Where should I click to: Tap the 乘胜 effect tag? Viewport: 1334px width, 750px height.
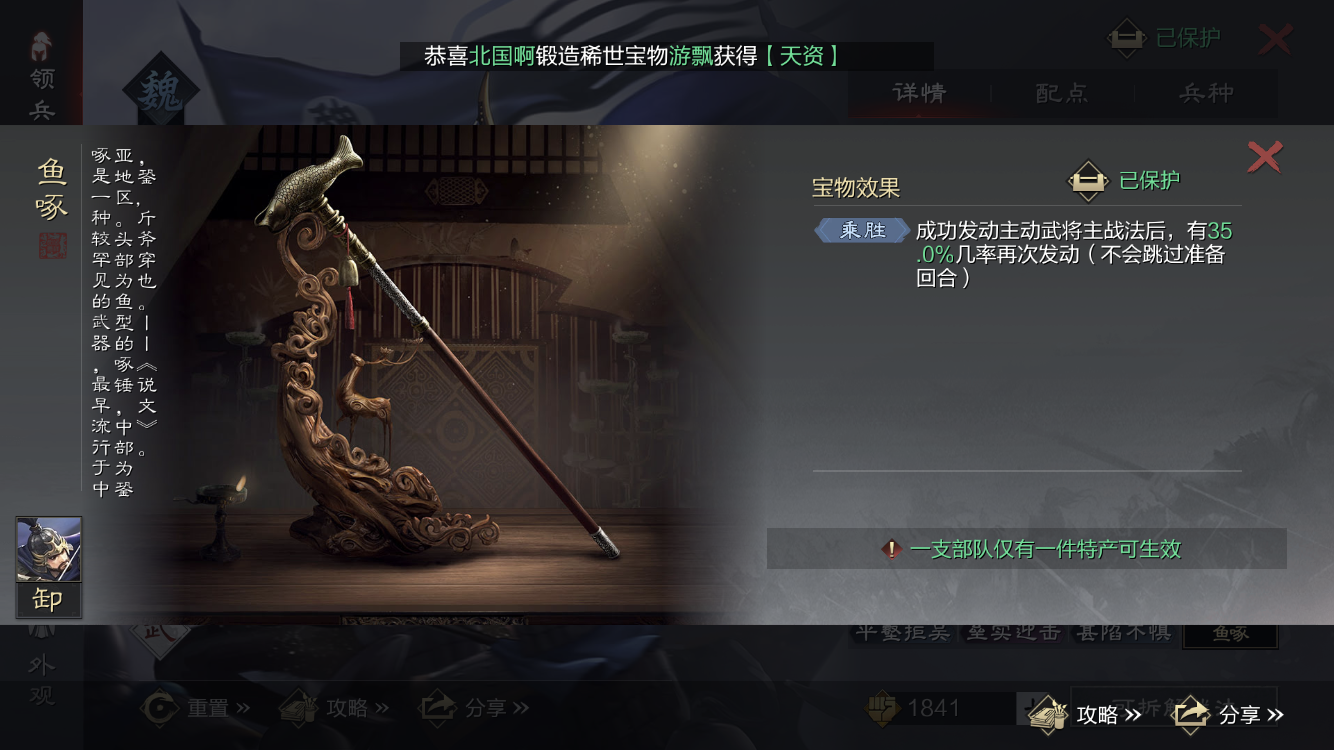pyautogui.click(x=862, y=231)
